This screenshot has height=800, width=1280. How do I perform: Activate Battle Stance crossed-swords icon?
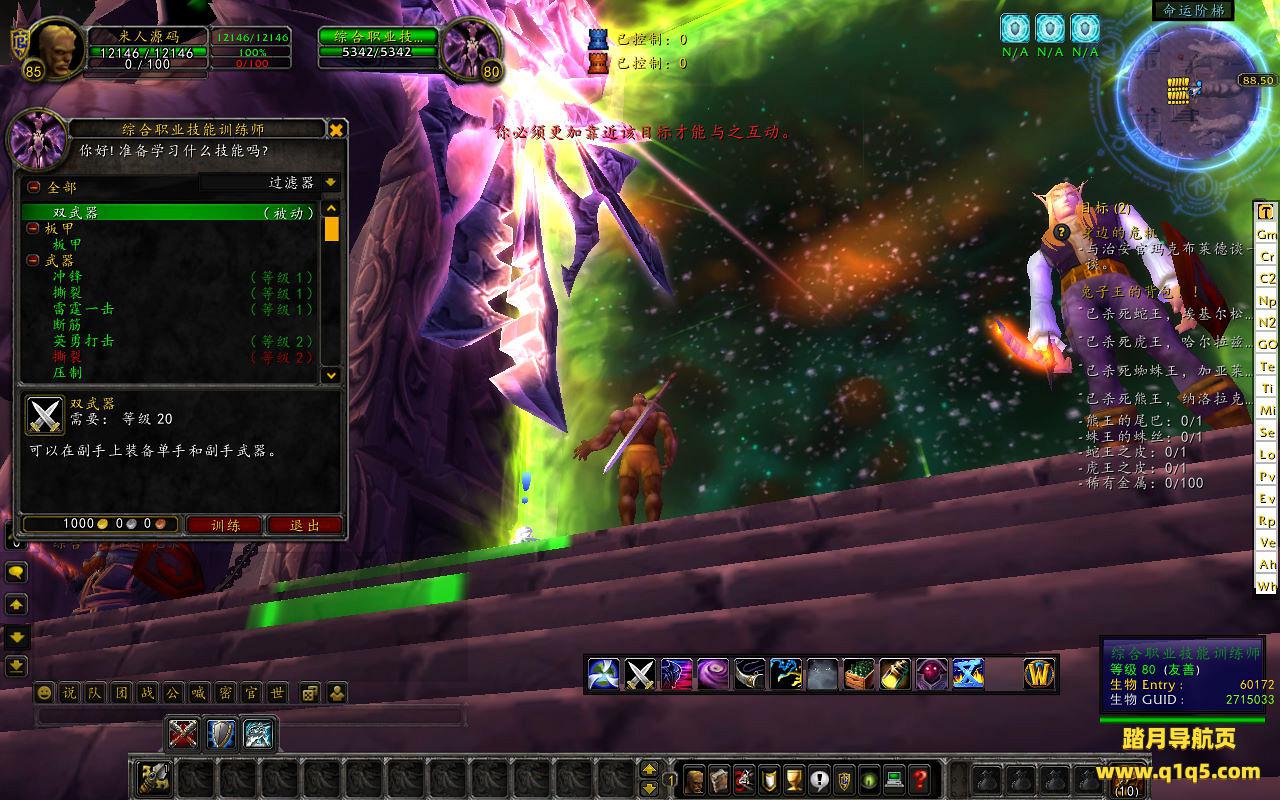[x=182, y=734]
